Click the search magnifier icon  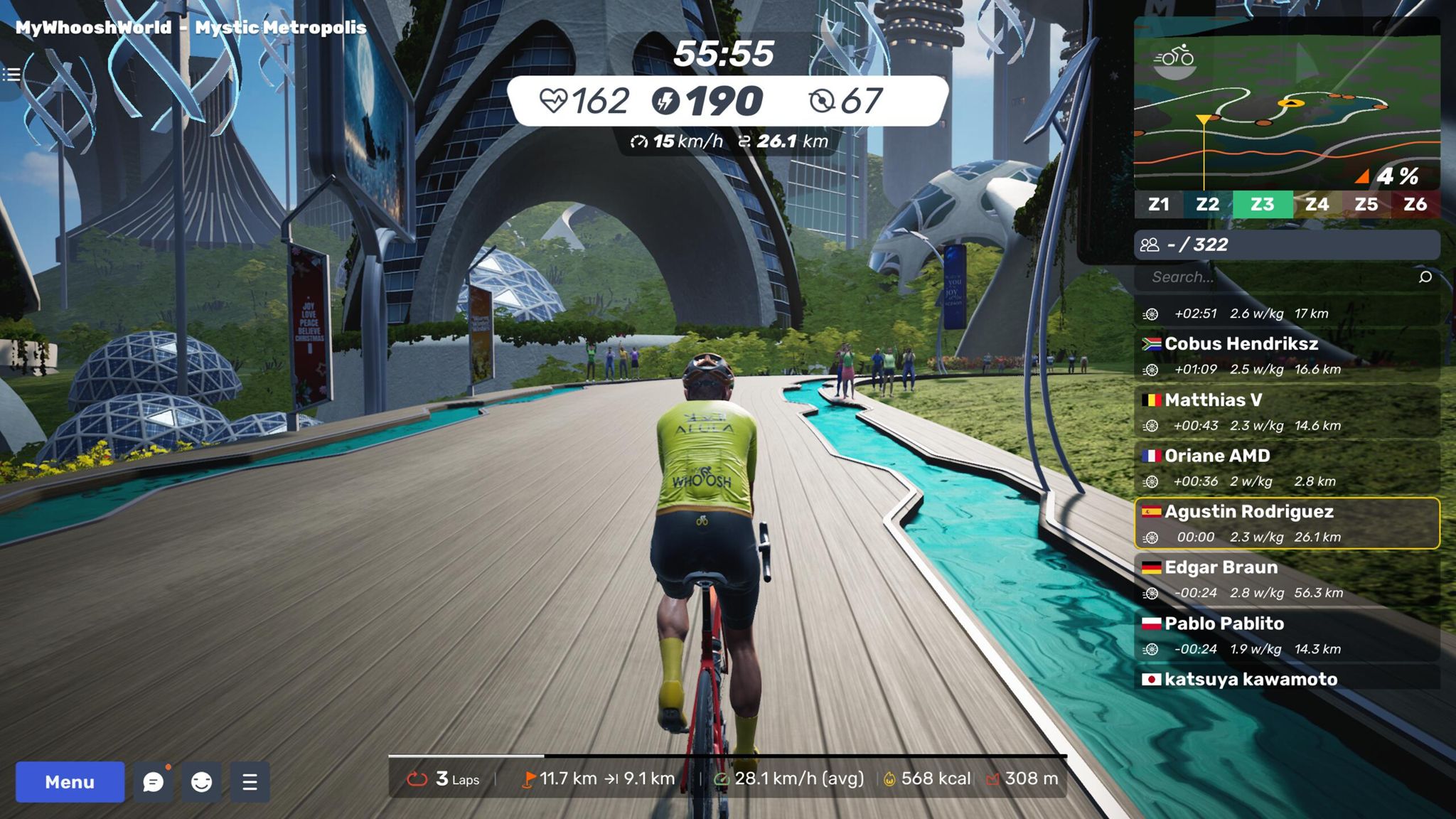[1425, 277]
